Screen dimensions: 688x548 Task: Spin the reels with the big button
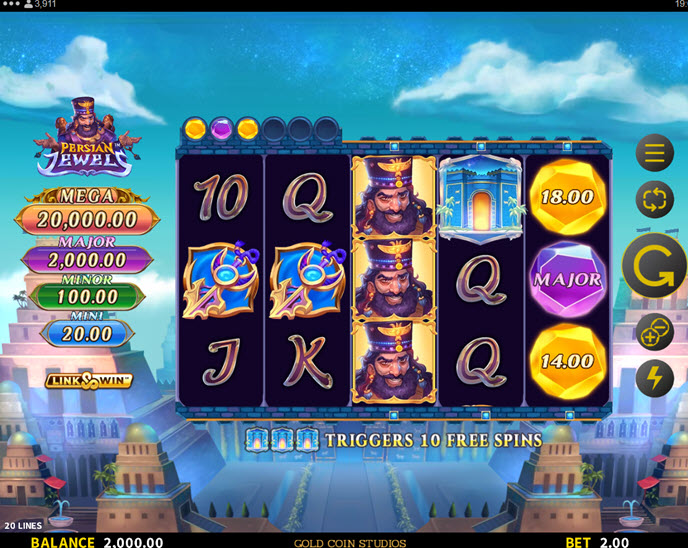tap(654, 266)
